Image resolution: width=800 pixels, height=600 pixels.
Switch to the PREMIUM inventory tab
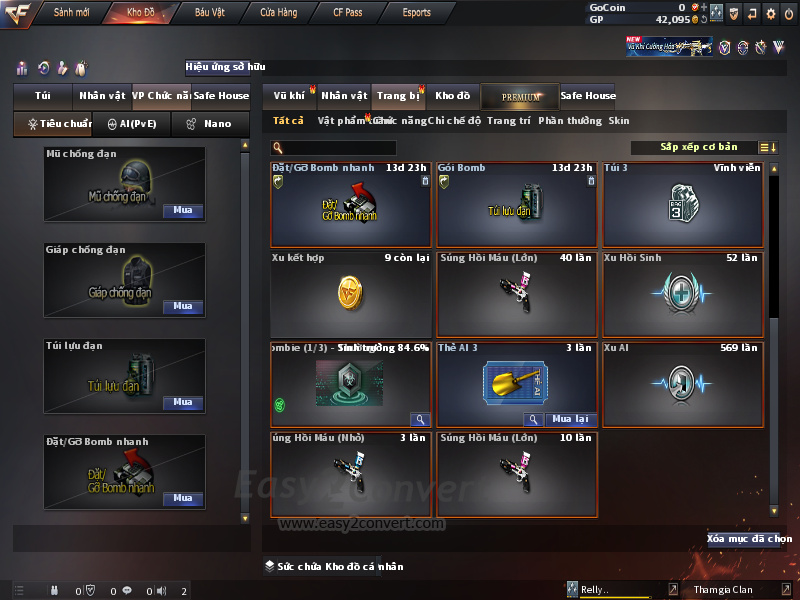520,96
